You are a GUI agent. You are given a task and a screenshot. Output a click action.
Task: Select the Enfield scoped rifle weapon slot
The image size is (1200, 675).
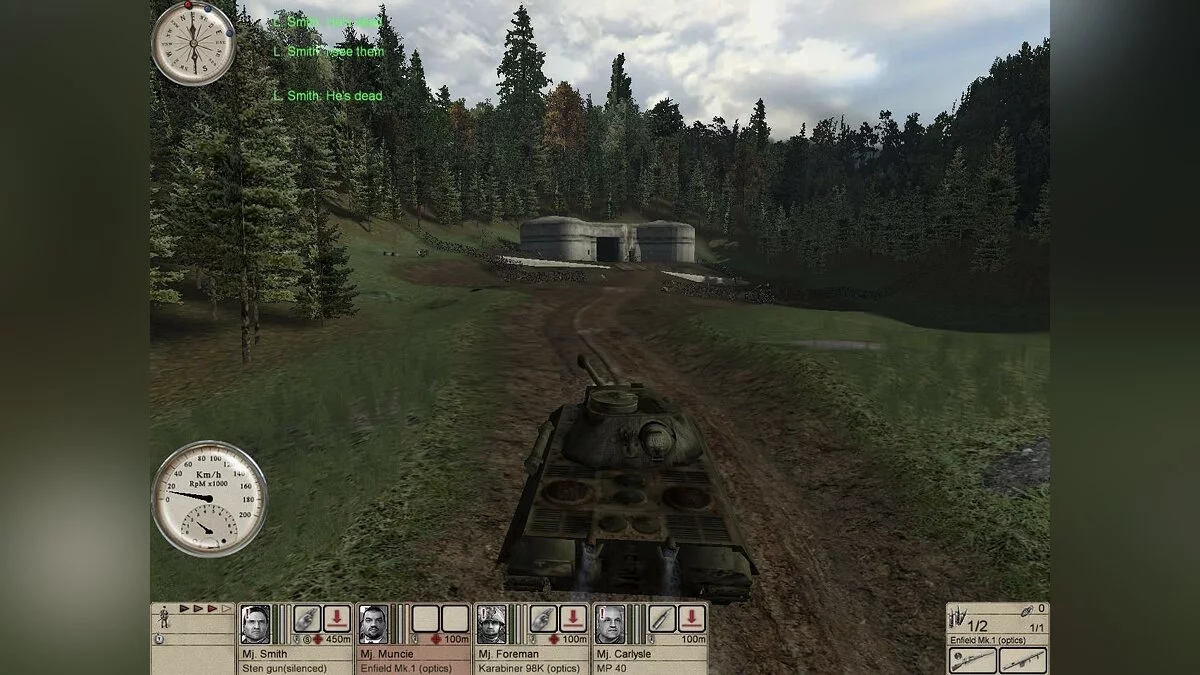click(x=972, y=660)
